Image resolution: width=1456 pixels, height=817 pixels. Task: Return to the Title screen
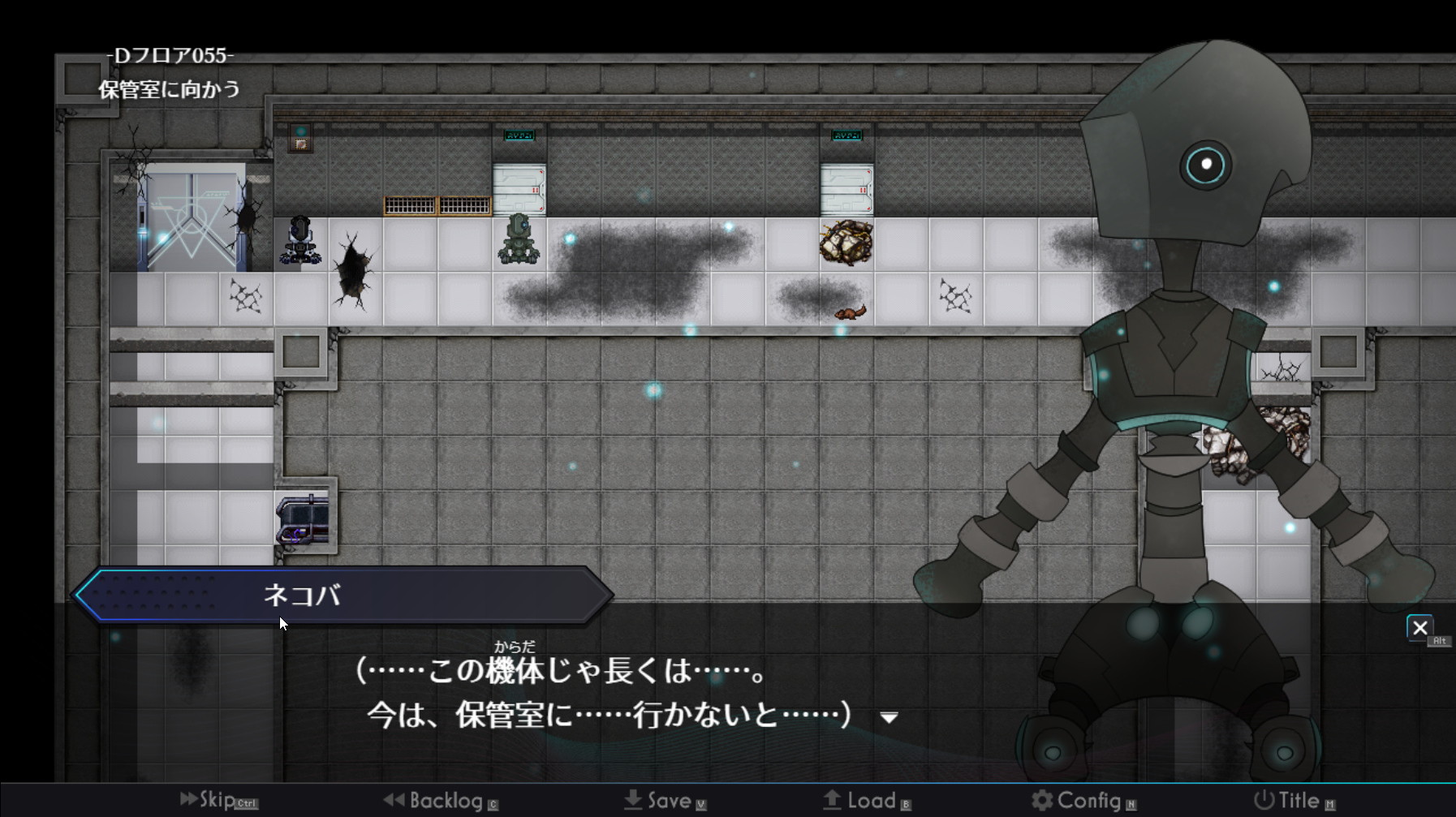(1294, 801)
